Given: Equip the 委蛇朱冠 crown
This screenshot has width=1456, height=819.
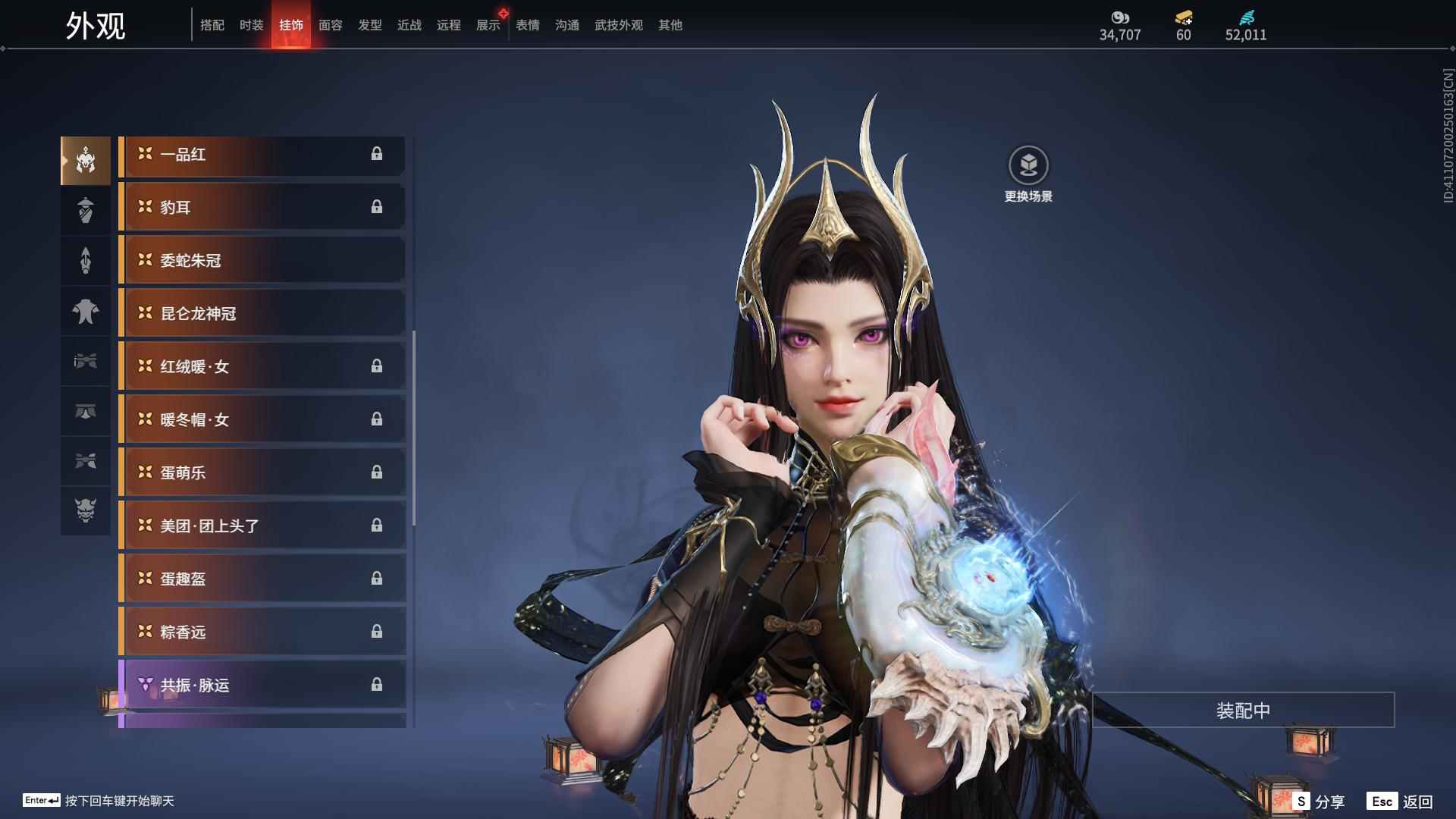Looking at the screenshot, I should pos(262,261).
